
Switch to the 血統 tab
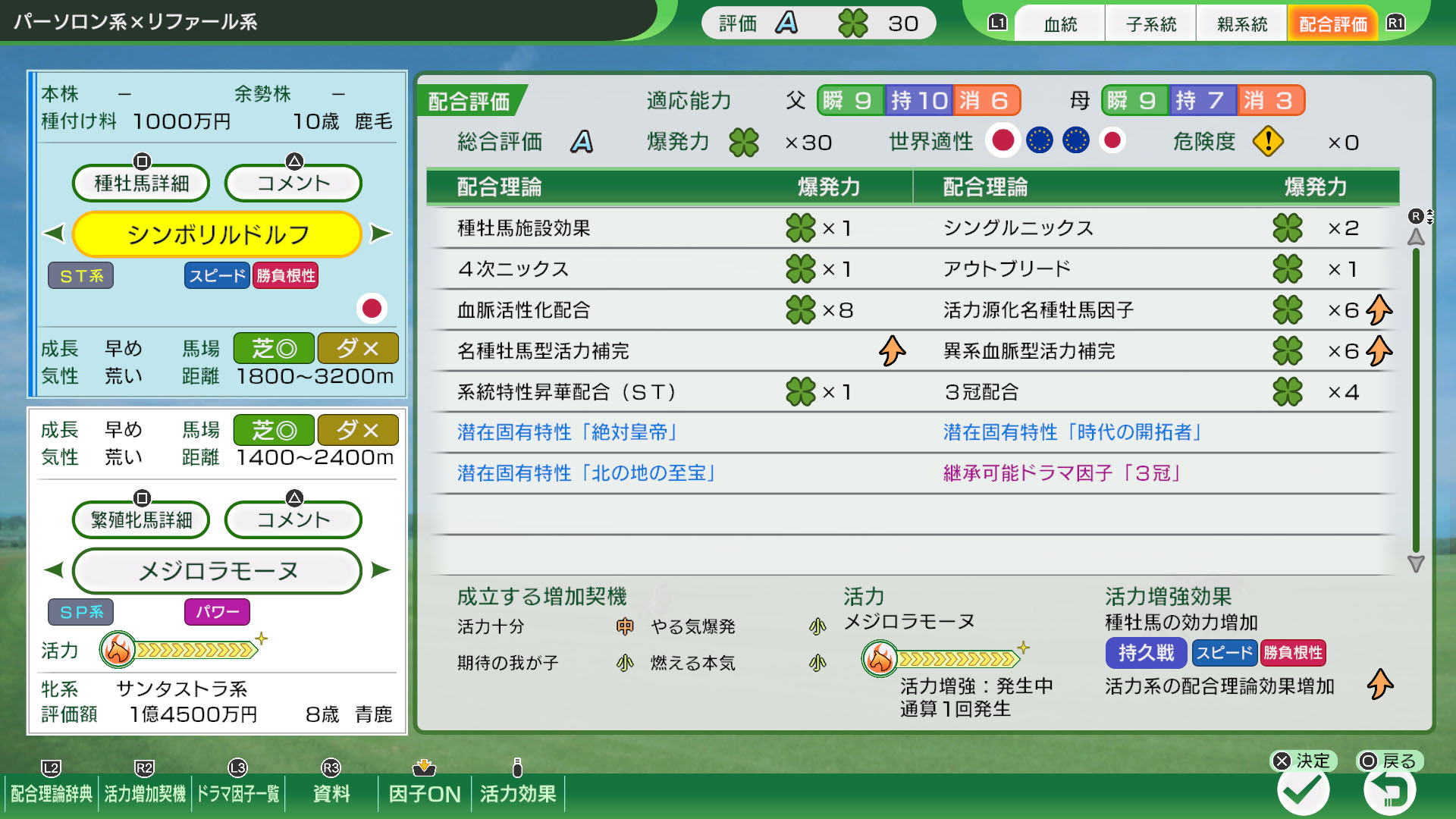pos(1059,23)
